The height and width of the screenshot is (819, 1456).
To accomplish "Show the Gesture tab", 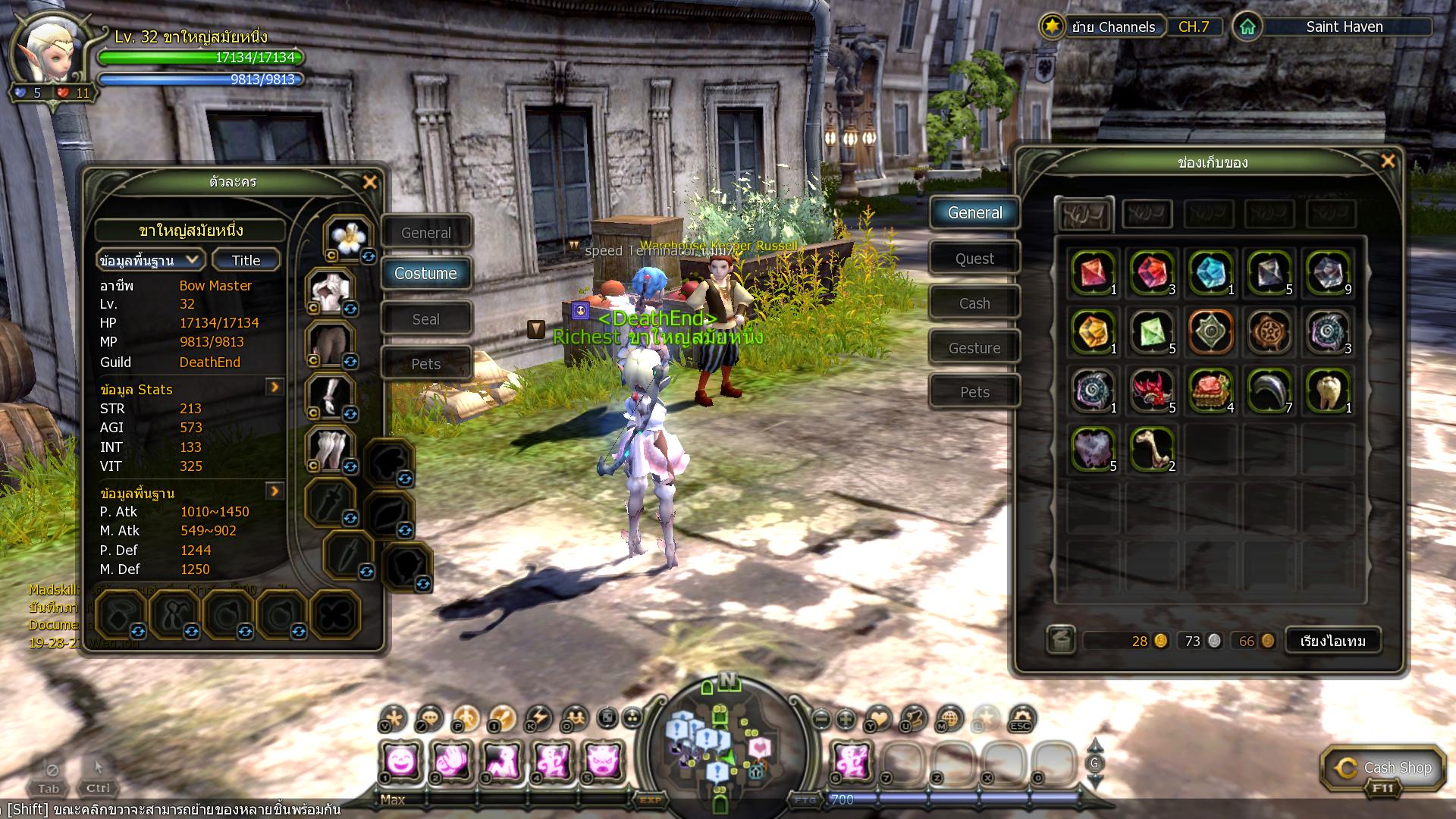I will pyautogui.click(x=974, y=348).
